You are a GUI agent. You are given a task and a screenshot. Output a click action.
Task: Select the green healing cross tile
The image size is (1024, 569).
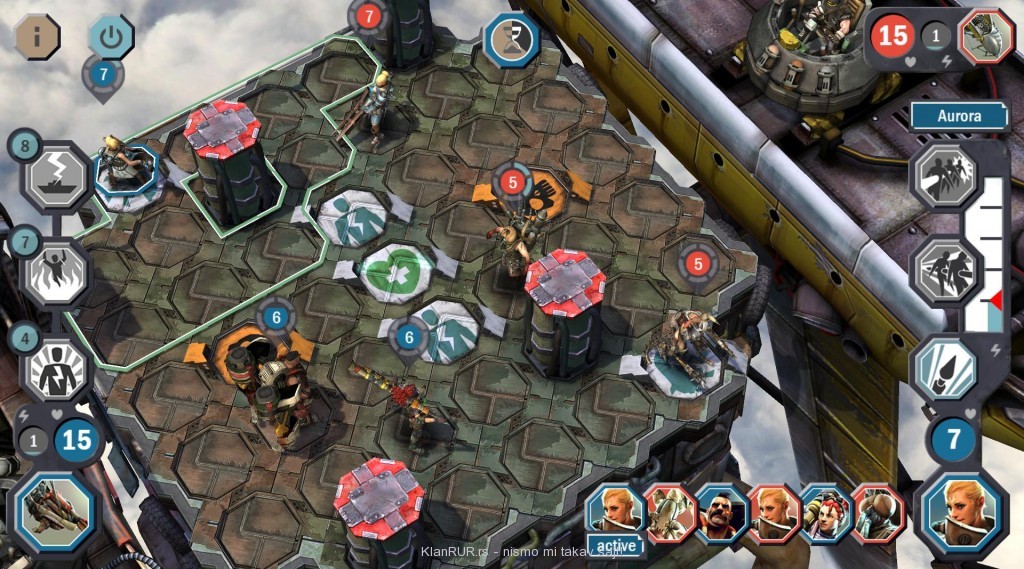point(395,271)
